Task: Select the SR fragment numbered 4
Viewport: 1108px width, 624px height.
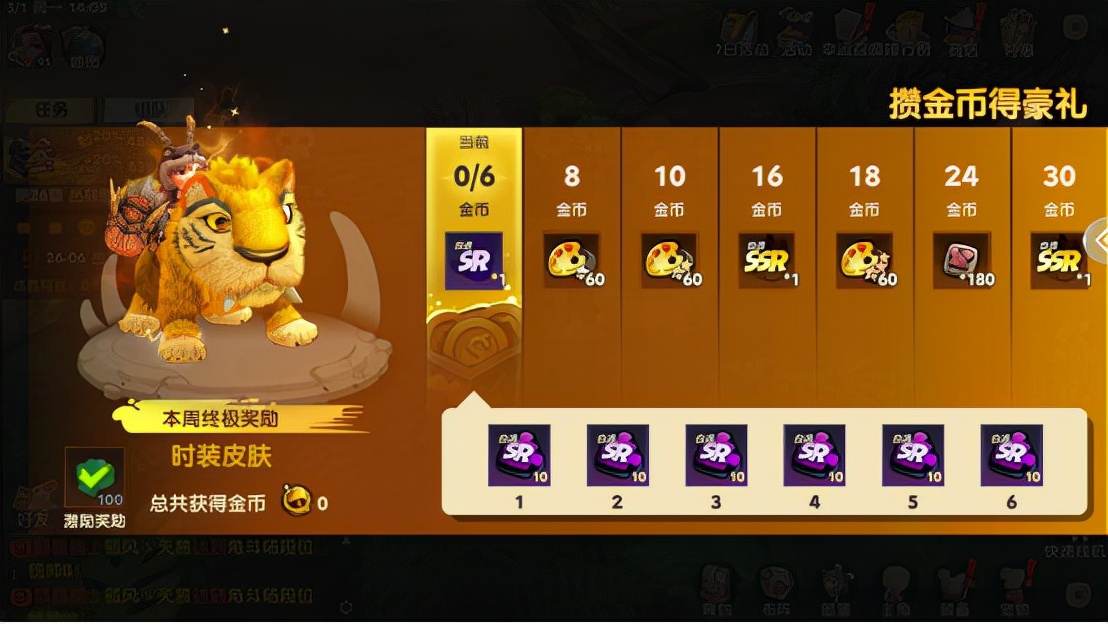Action: 814,455
